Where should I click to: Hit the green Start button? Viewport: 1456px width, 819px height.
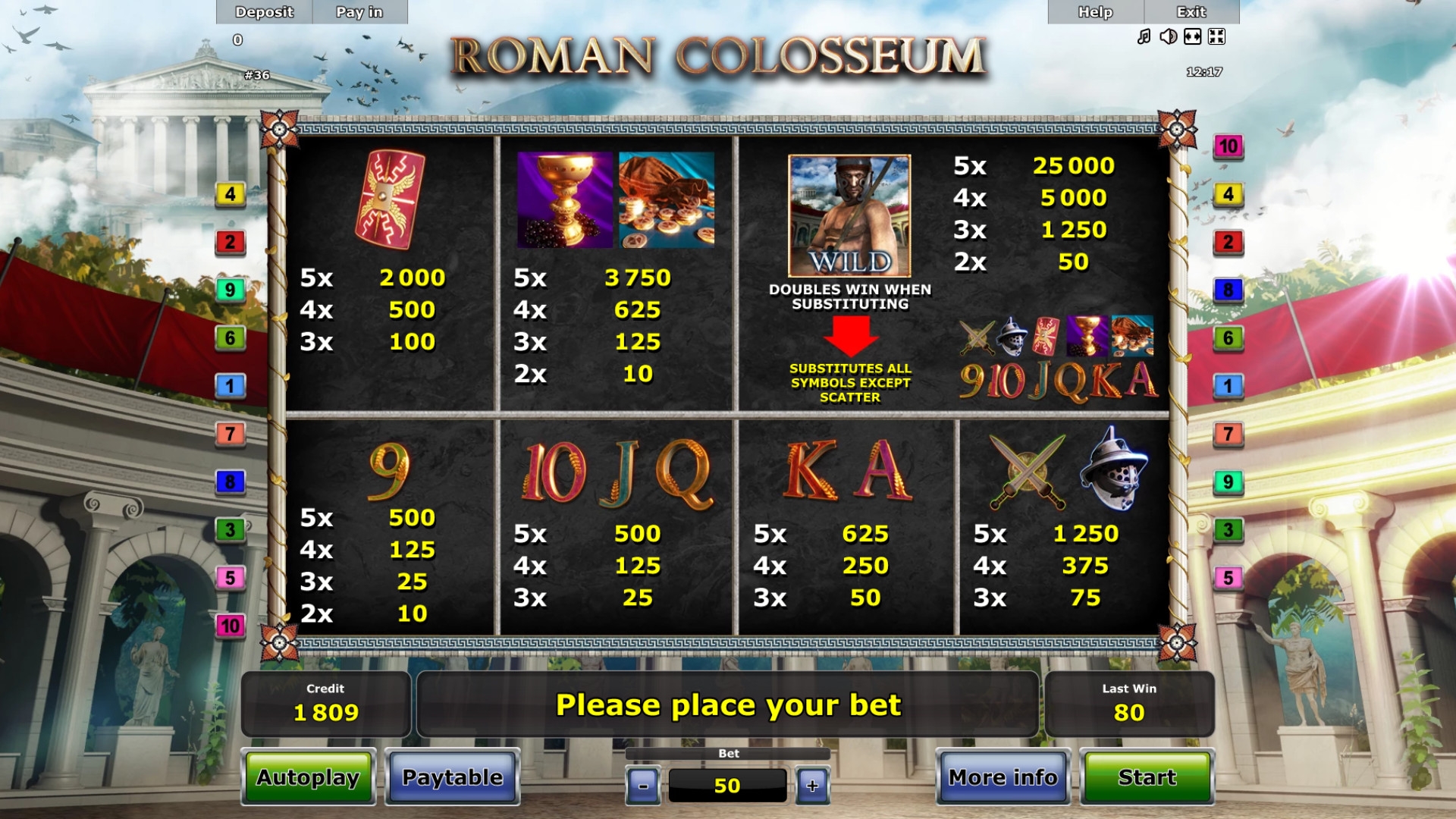(1147, 777)
